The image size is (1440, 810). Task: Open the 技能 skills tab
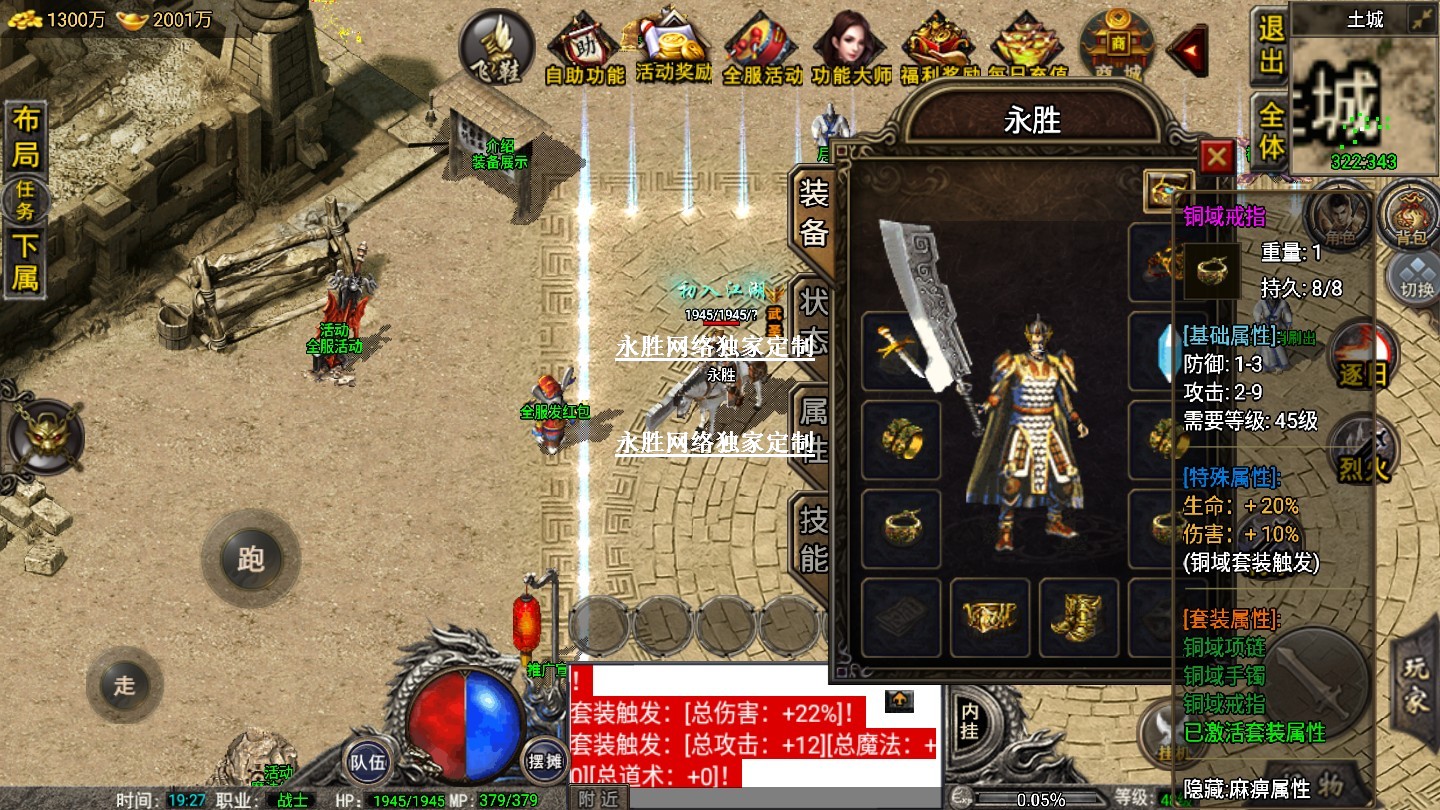click(813, 537)
